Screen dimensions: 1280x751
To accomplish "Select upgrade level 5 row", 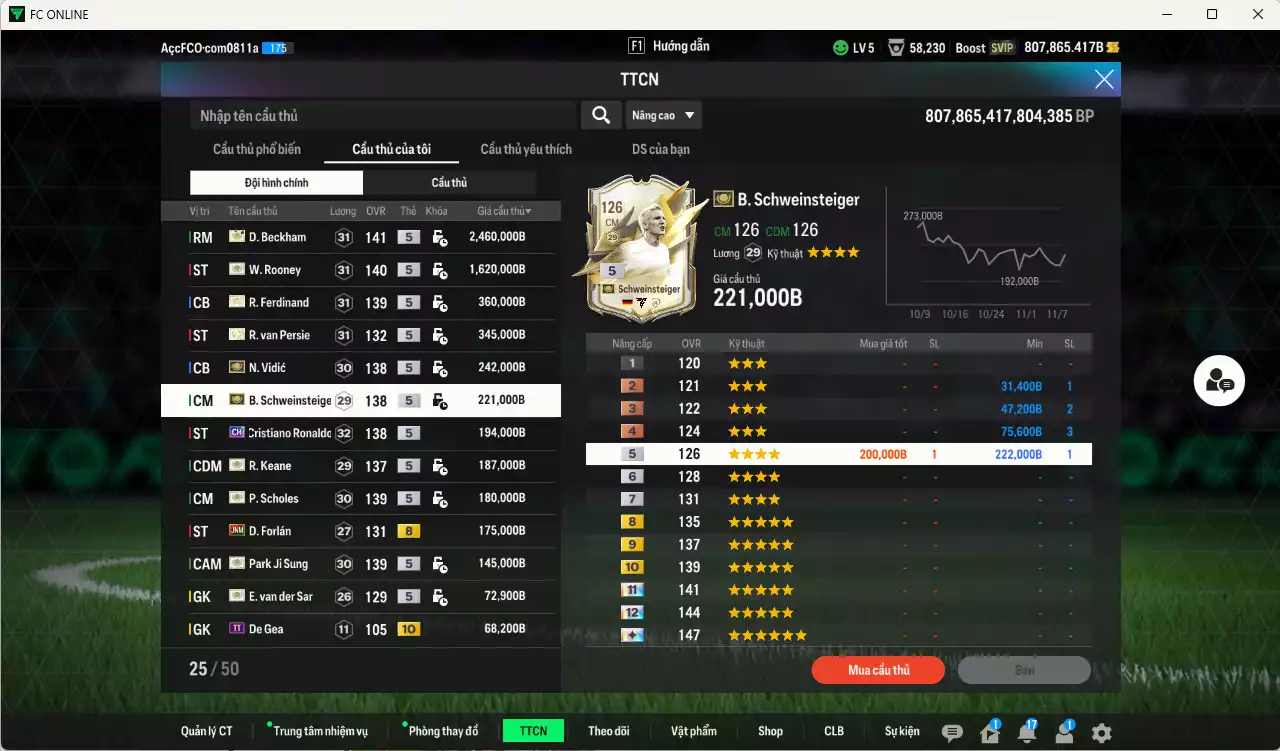I will click(x=838, y=453).
